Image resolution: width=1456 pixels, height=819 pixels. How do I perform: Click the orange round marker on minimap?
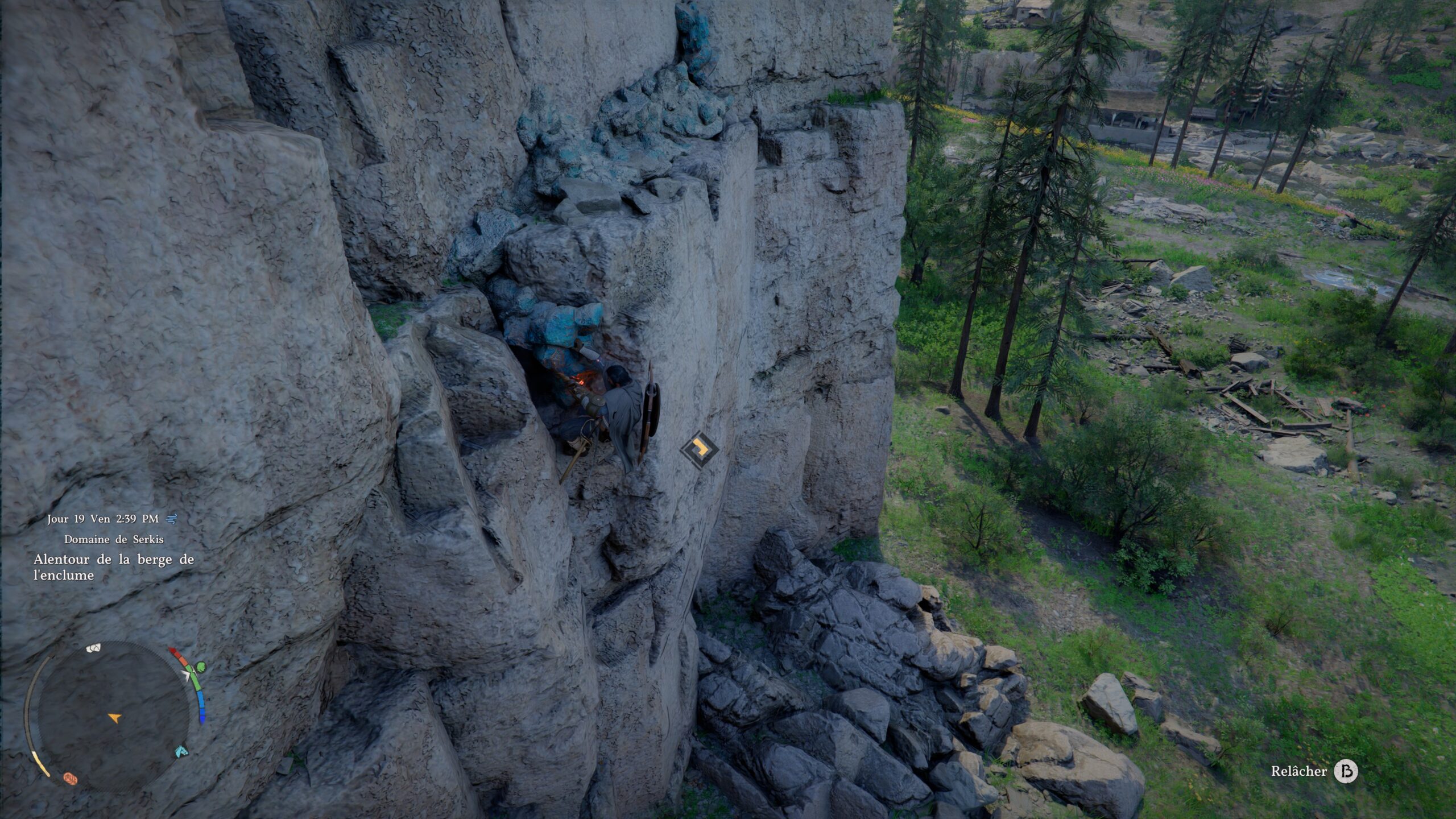pyautogui.click(x=70, y=778)
